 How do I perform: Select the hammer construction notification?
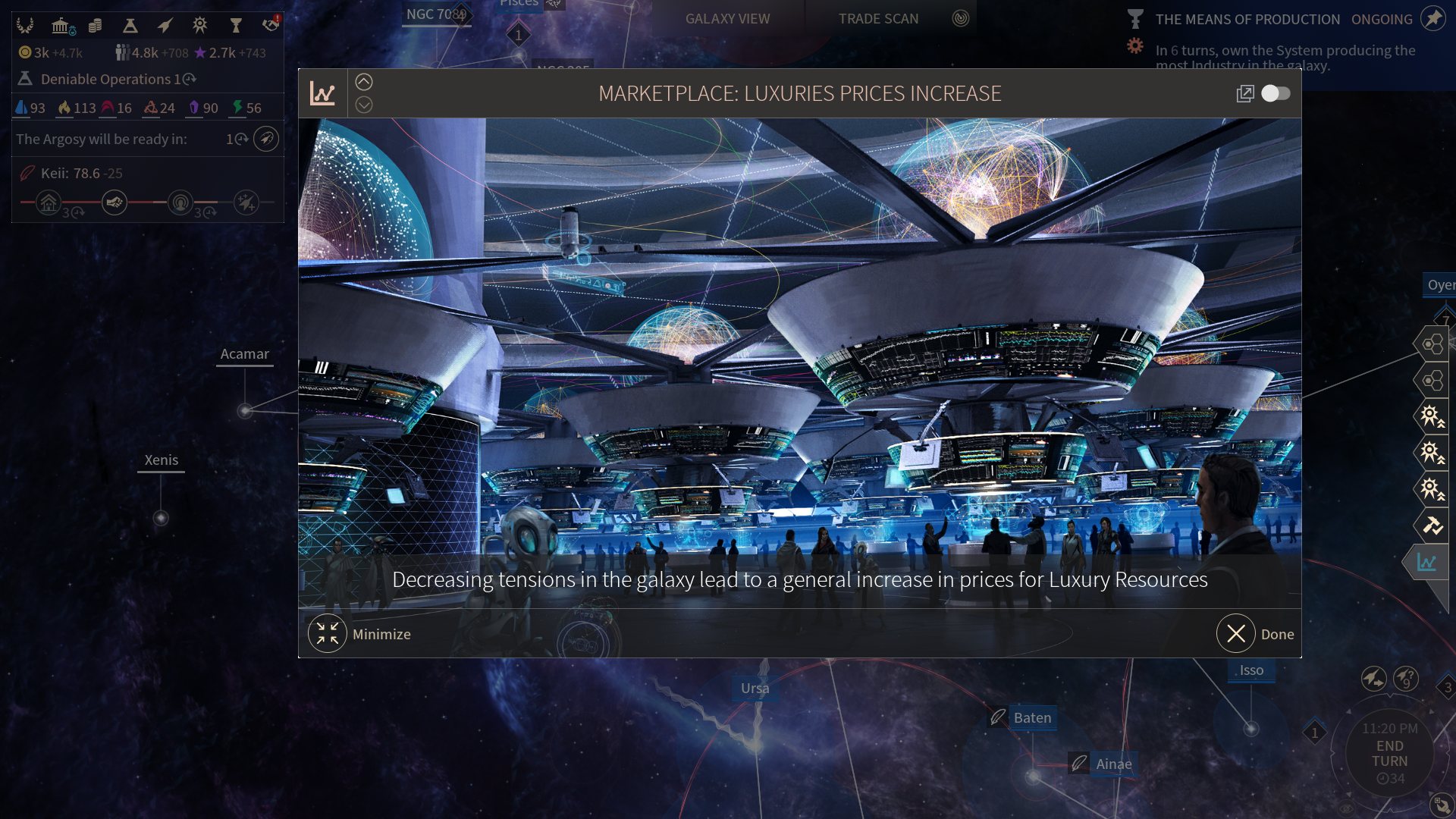coord(1432,525)
